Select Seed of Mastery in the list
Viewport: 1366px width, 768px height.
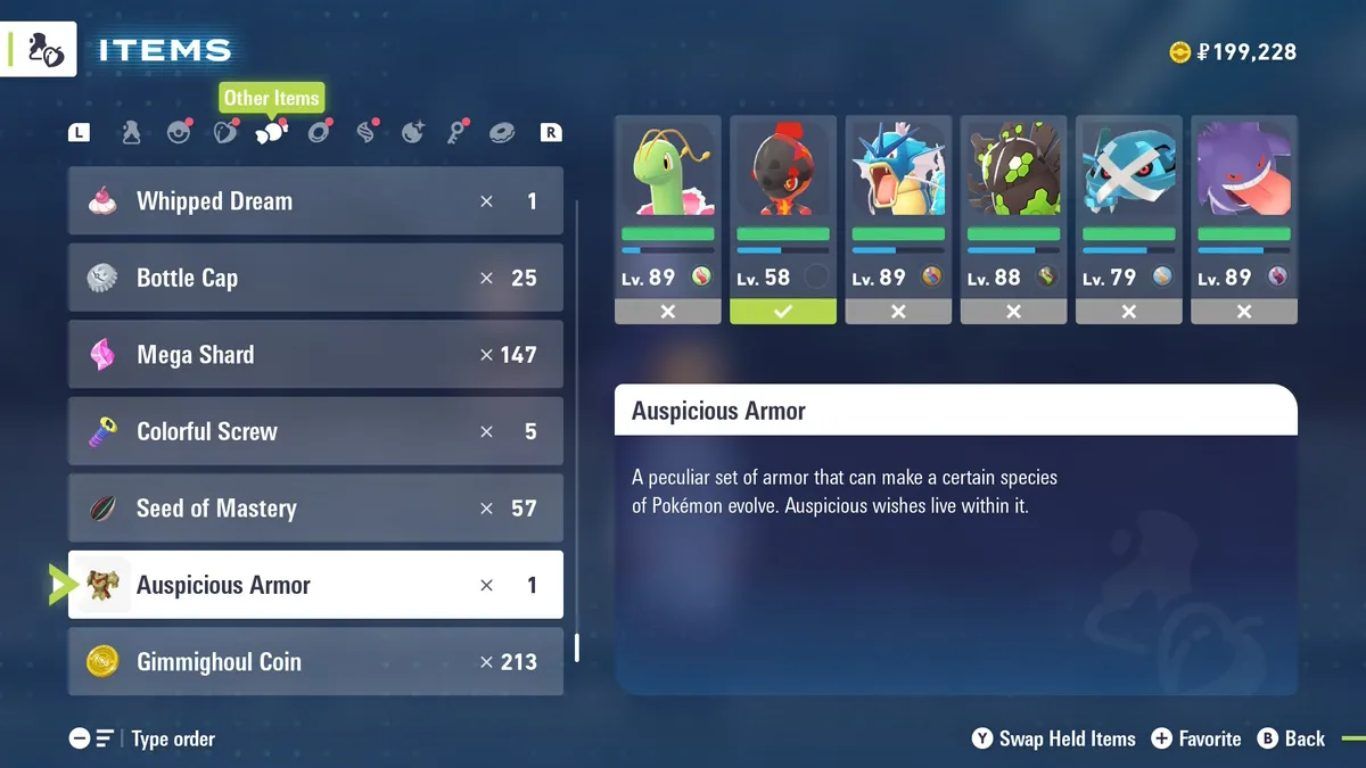[x=315, y=508]
